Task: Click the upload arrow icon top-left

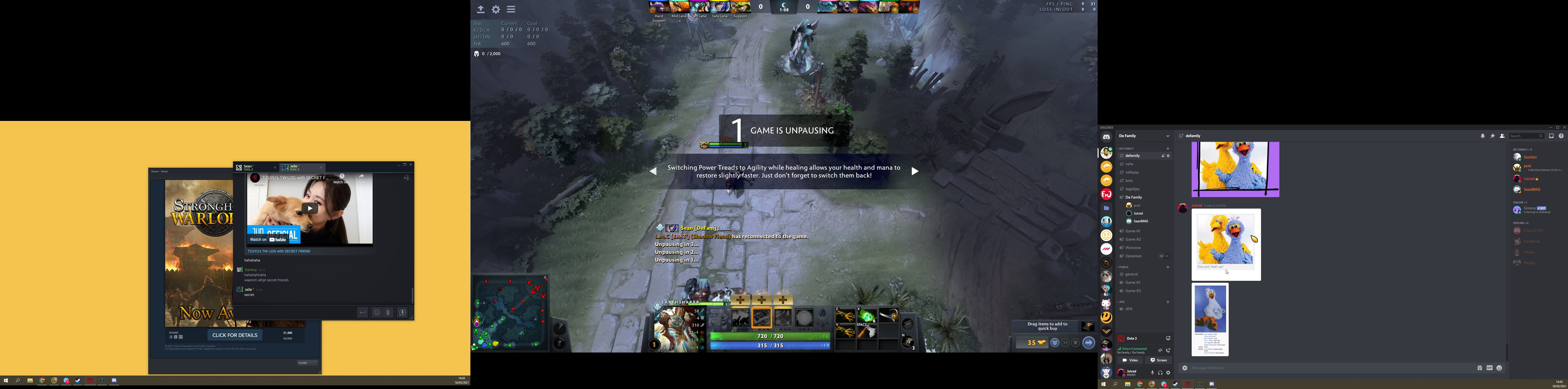Action: tap(480, 10)
